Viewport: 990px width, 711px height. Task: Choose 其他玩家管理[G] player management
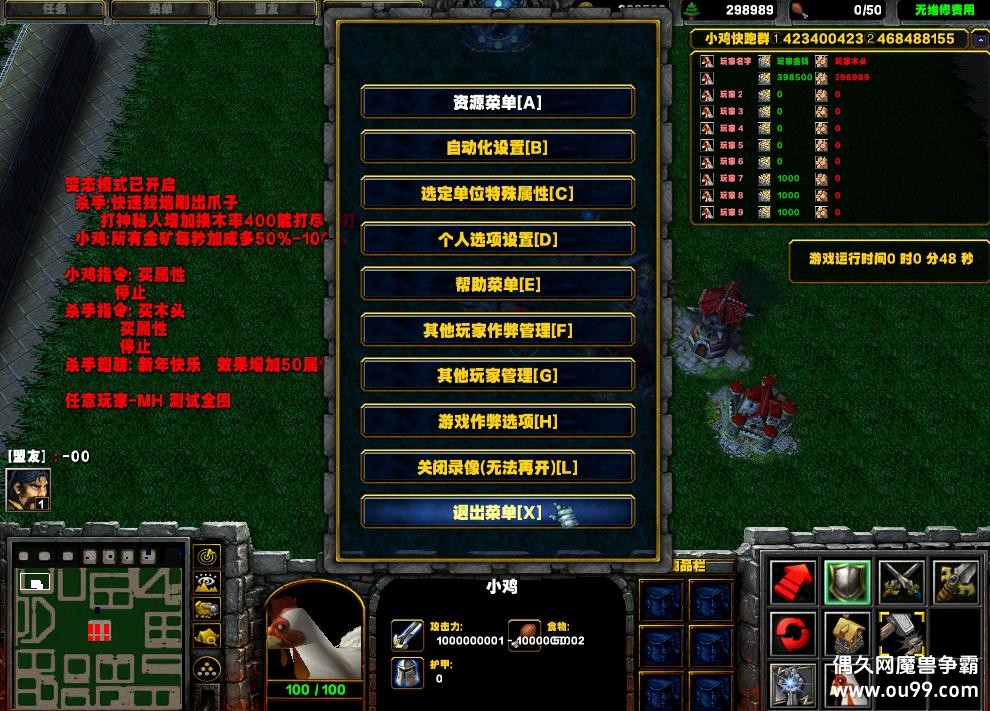497,376
